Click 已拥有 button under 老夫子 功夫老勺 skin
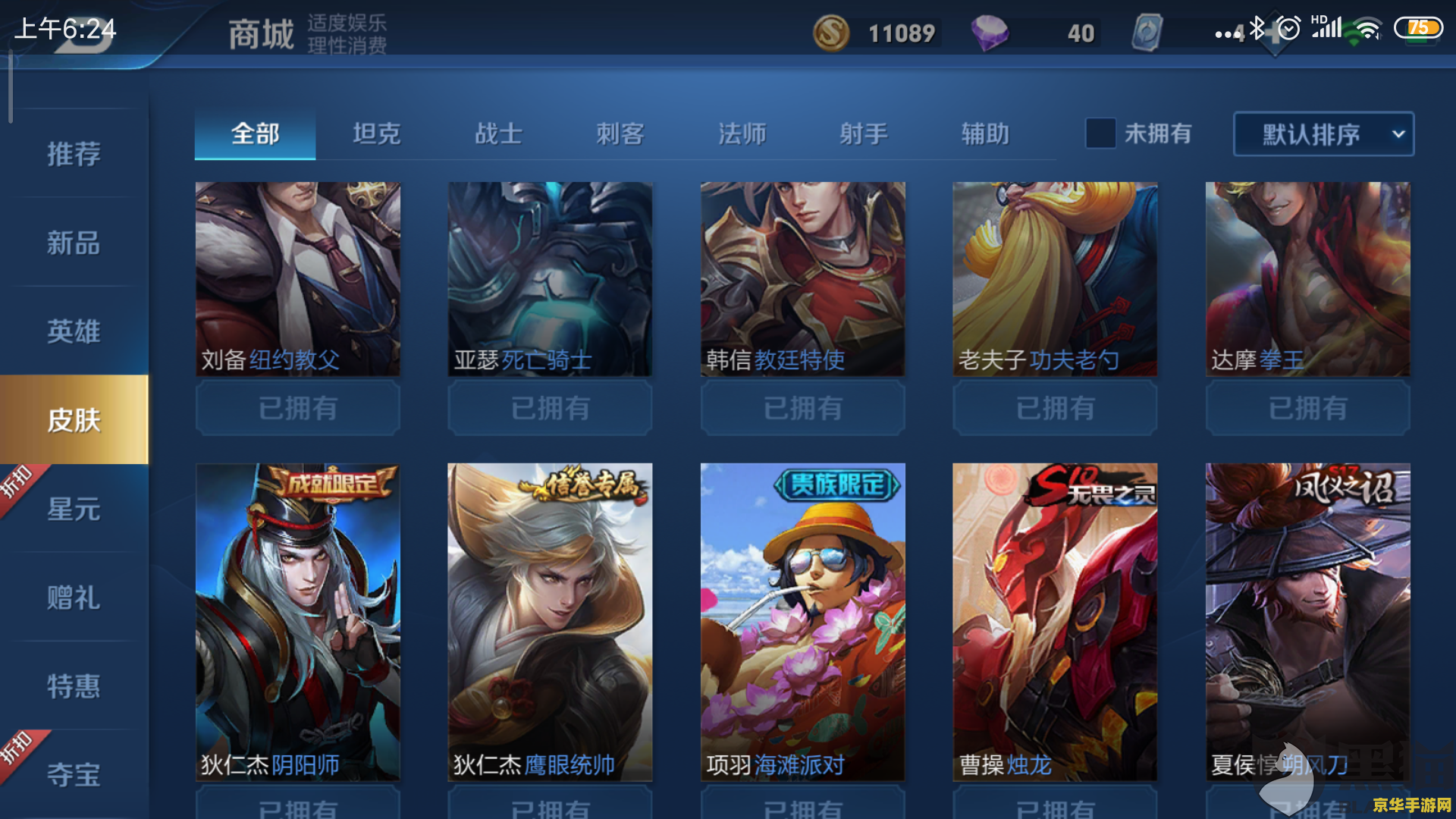The height and width of the screenshot is (819, 1456). click(x=1055, y=408)
